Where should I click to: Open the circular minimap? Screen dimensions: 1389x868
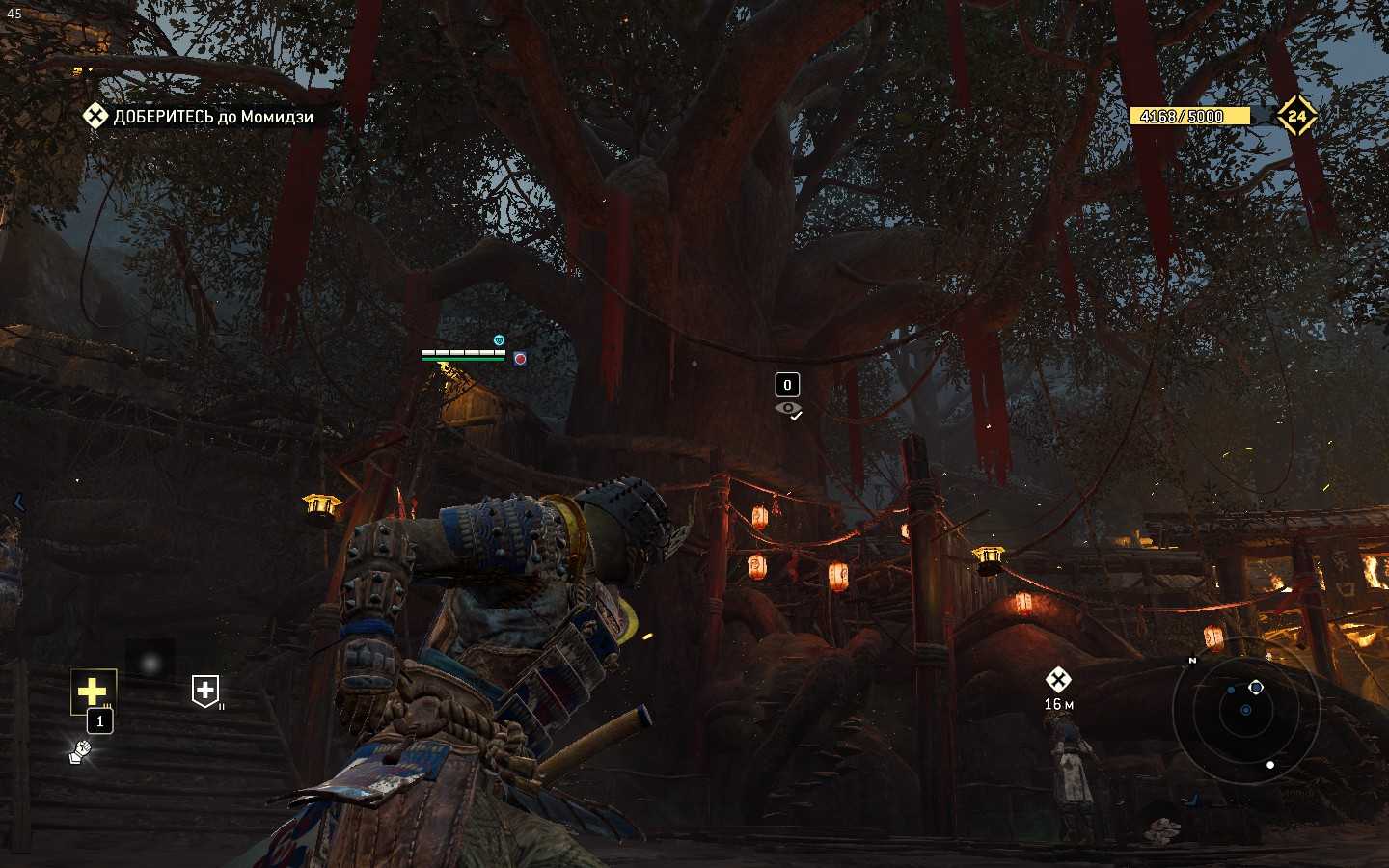pyautogui.click(x=1245, y=711)
